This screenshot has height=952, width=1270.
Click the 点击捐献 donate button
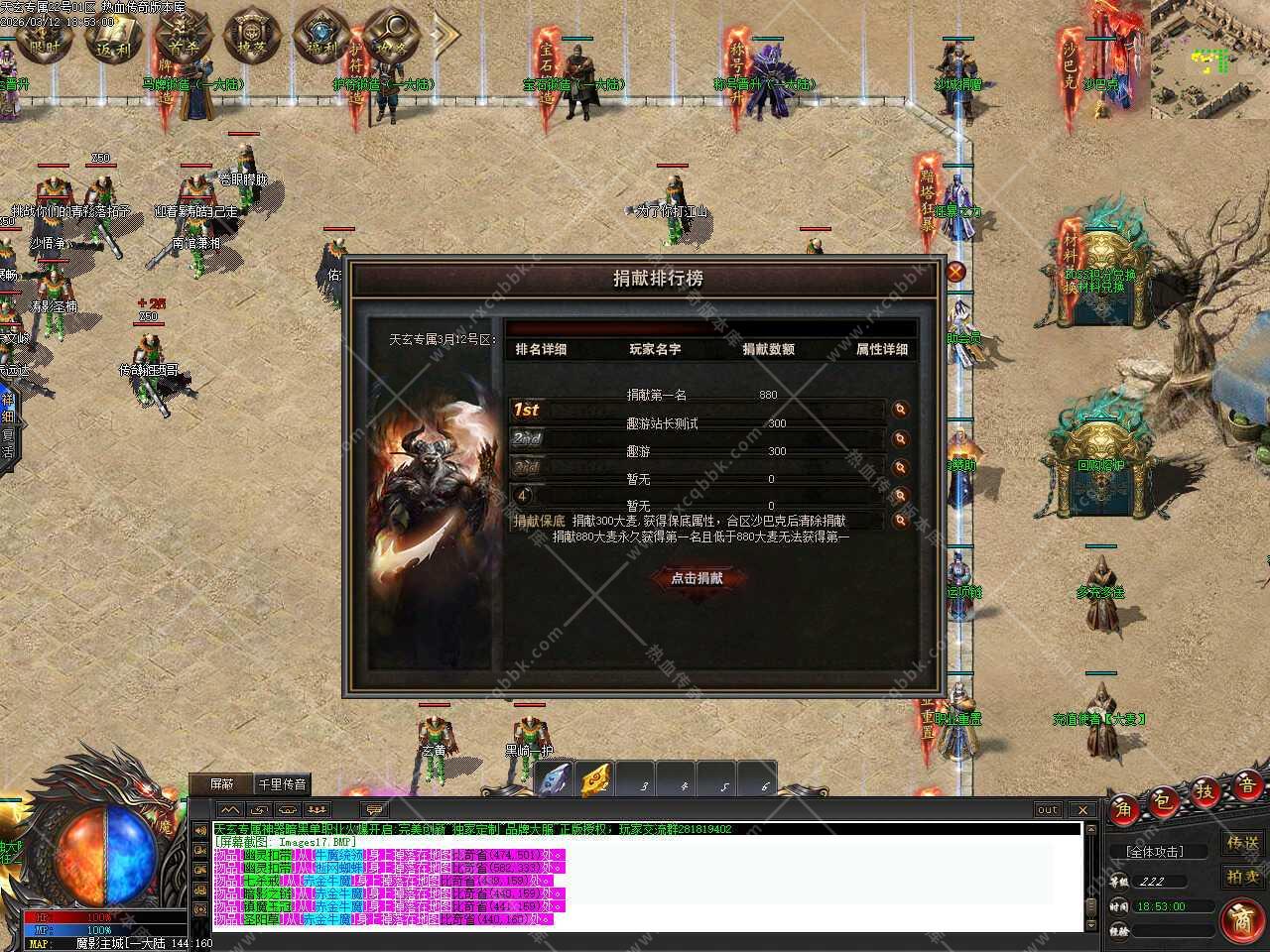point(697,578)
